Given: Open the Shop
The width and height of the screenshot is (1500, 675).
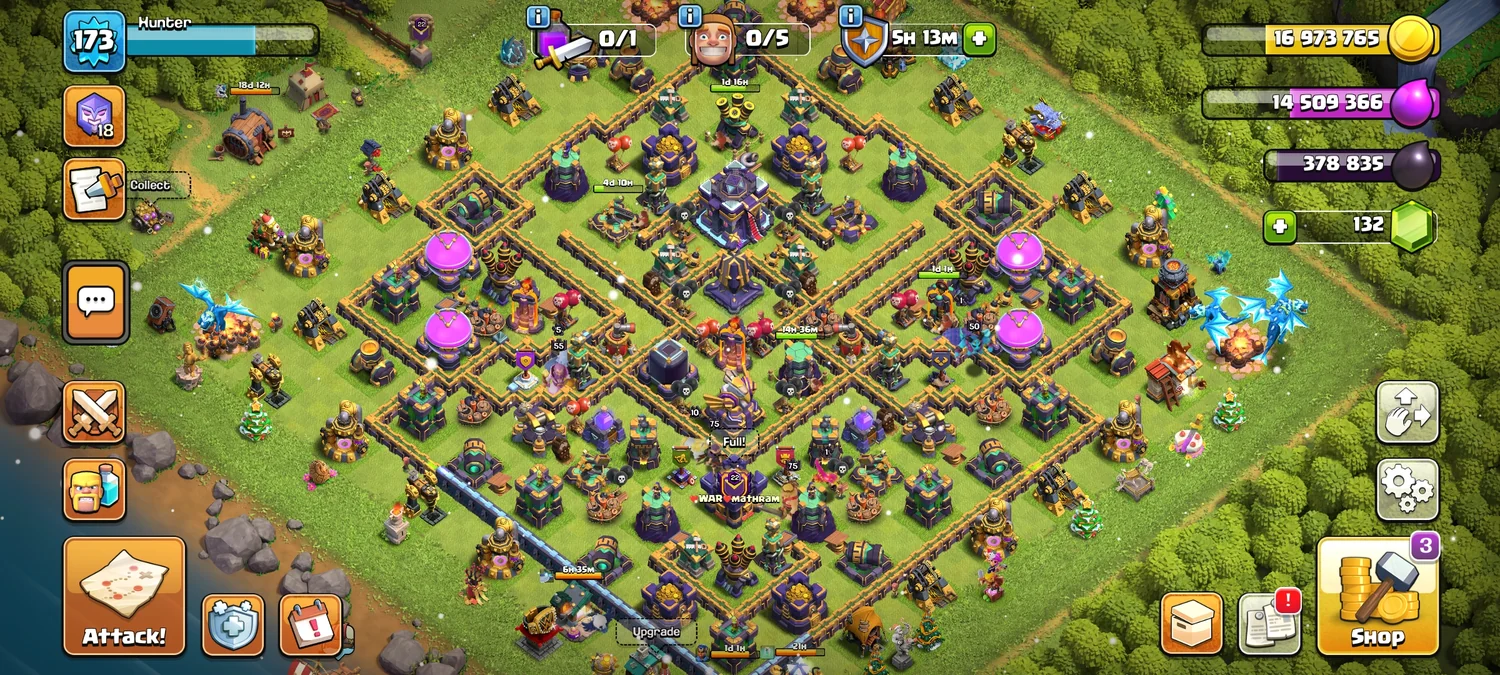Looking at the screenshot, I should coord(1377,596).
